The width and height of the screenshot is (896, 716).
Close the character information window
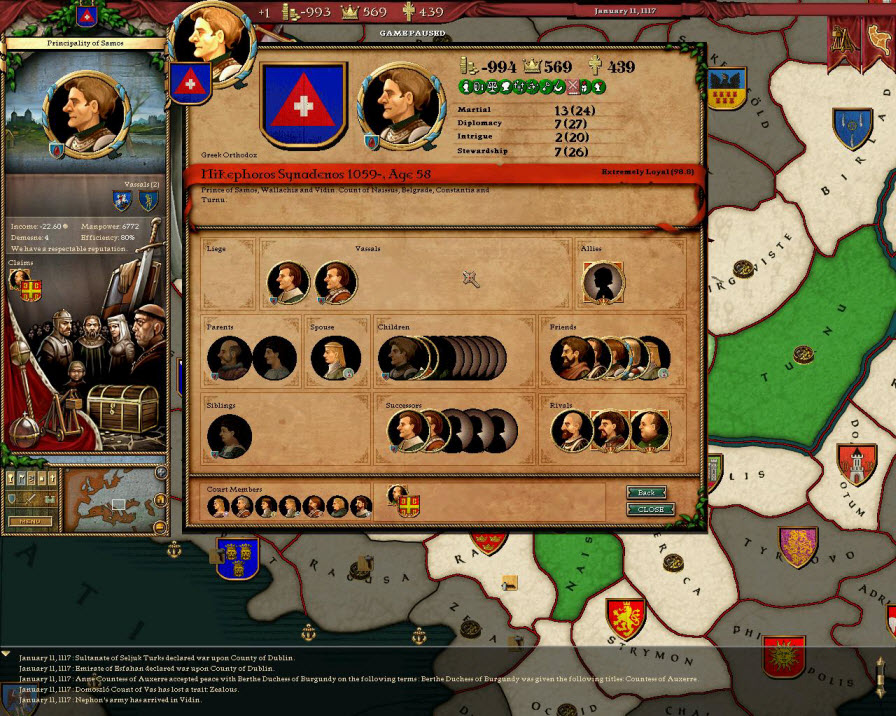650,509
